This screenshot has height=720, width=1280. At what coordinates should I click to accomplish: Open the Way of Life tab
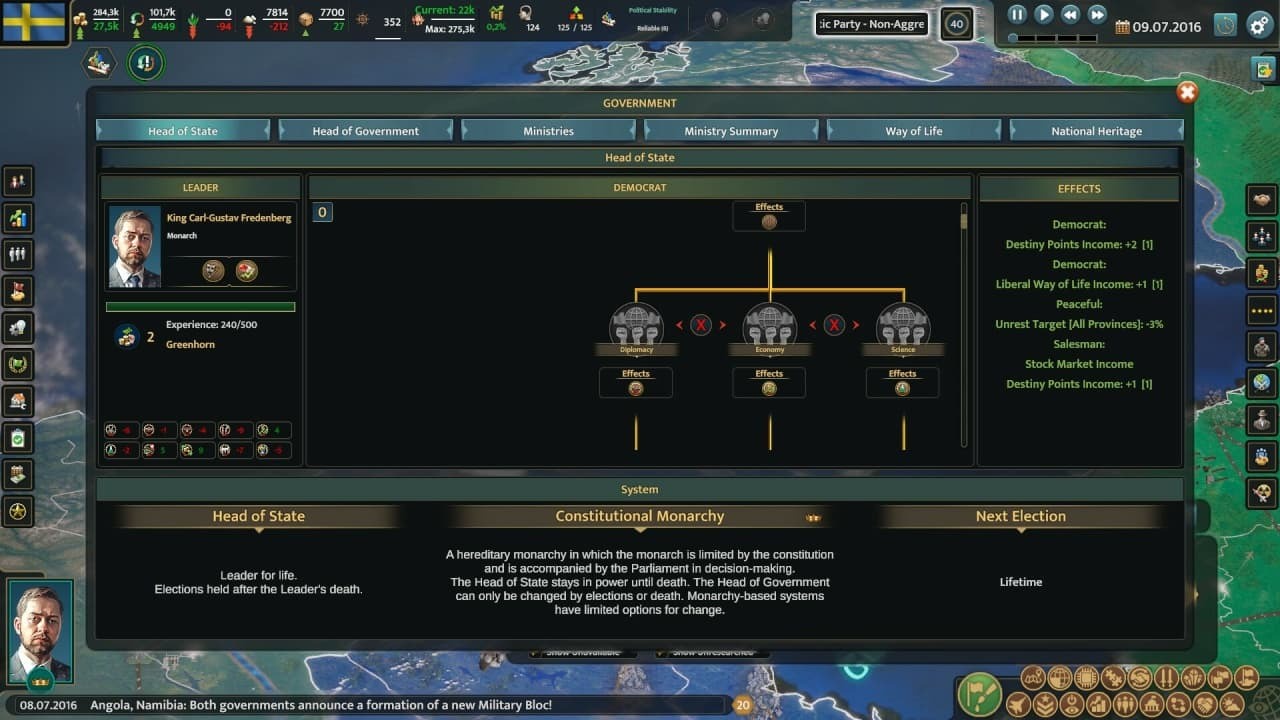[x=913, y=129]
